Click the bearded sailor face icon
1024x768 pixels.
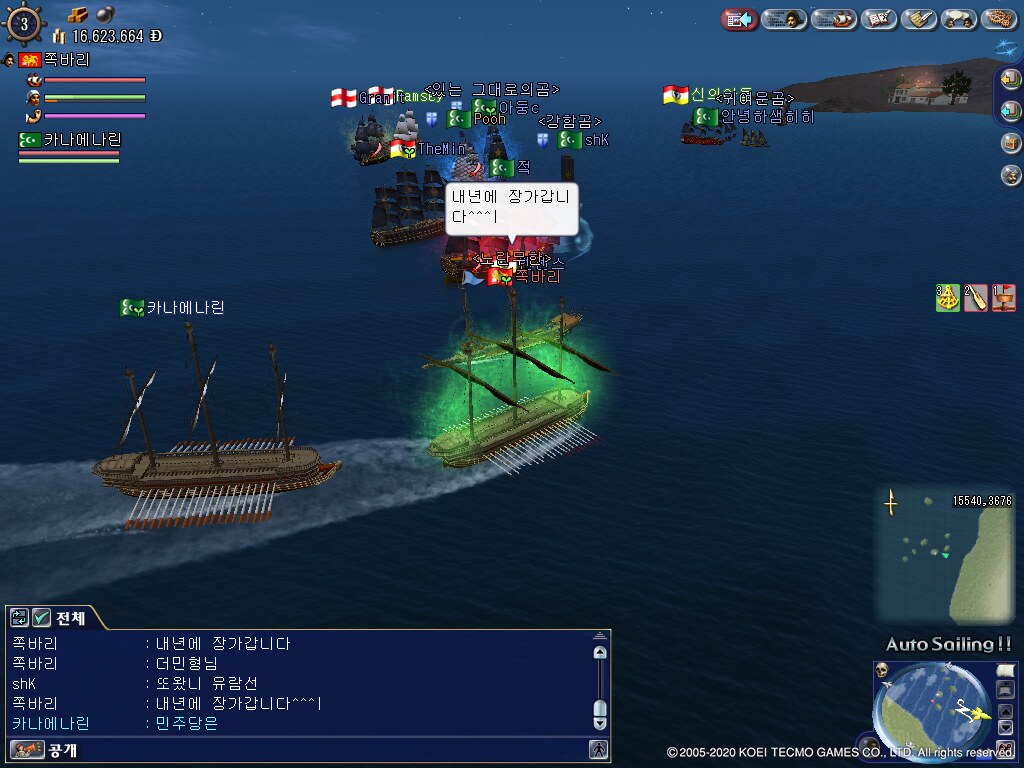point(1011,175)
